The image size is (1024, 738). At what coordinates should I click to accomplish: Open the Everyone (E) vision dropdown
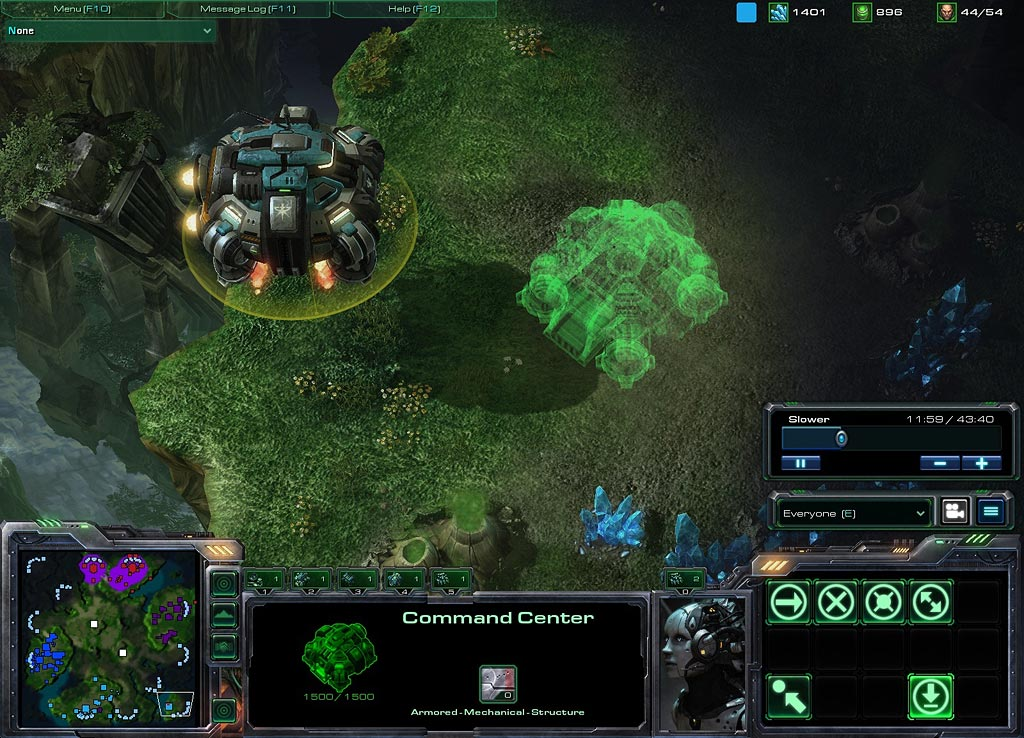[855, 513]
